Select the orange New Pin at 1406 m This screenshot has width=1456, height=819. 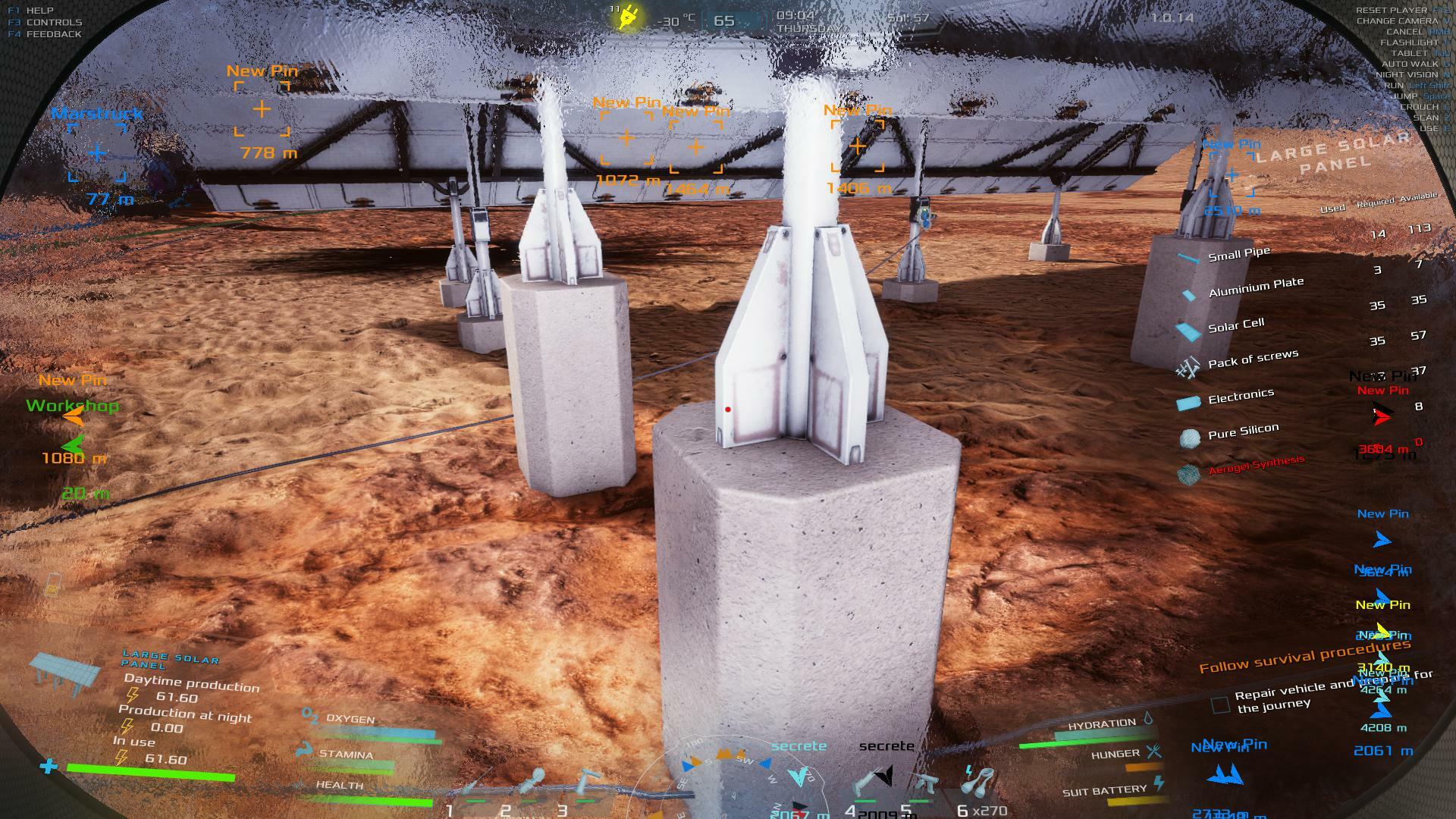click(858, 146)
